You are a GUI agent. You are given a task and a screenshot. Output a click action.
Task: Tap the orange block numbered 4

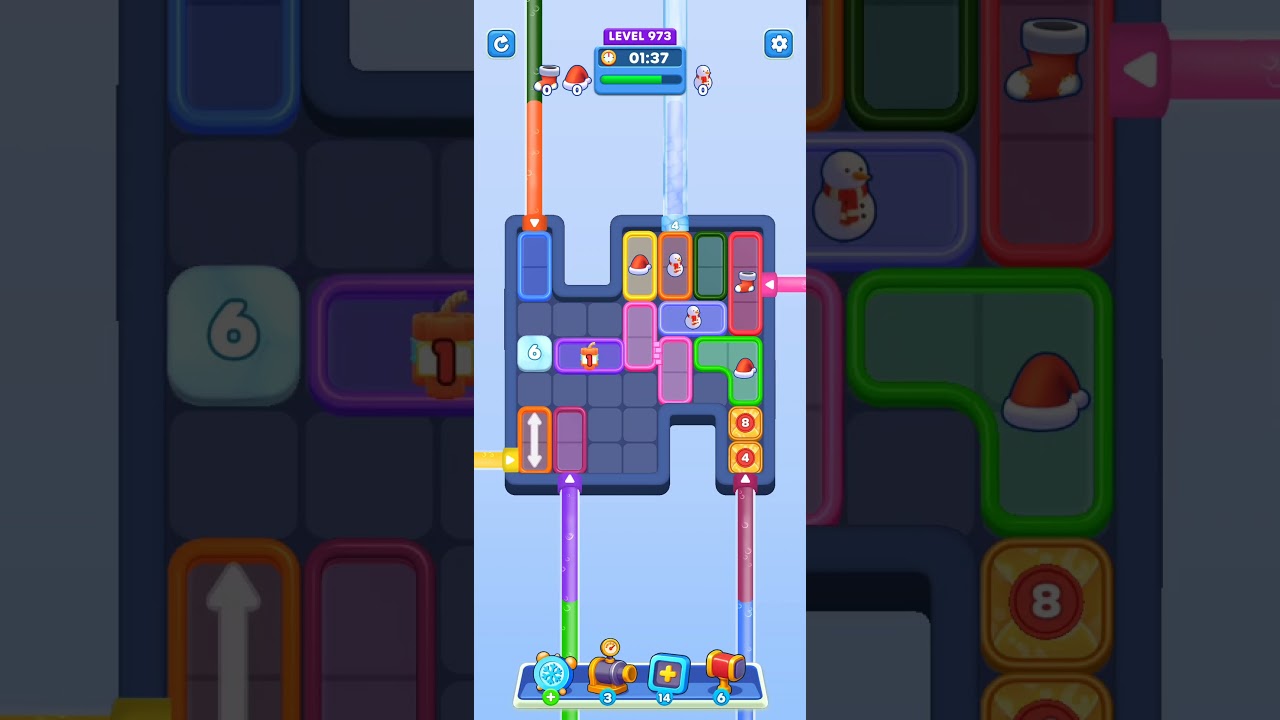pyautogui.click(x=745, y=457)
